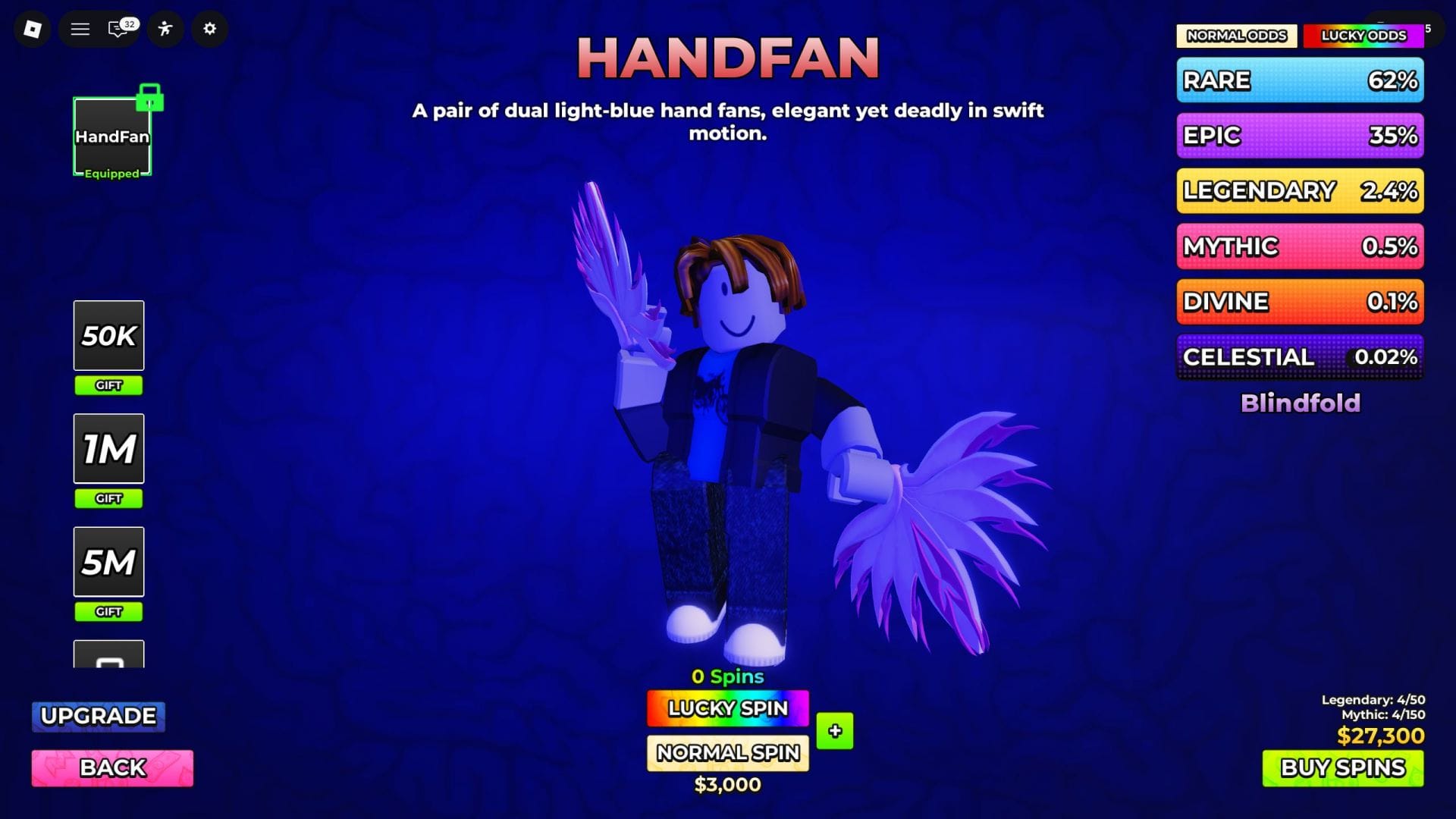This screenshot has height=819, width=1456.
Task: Open the 5M gift reward
Action: click(x=108, y=561)
